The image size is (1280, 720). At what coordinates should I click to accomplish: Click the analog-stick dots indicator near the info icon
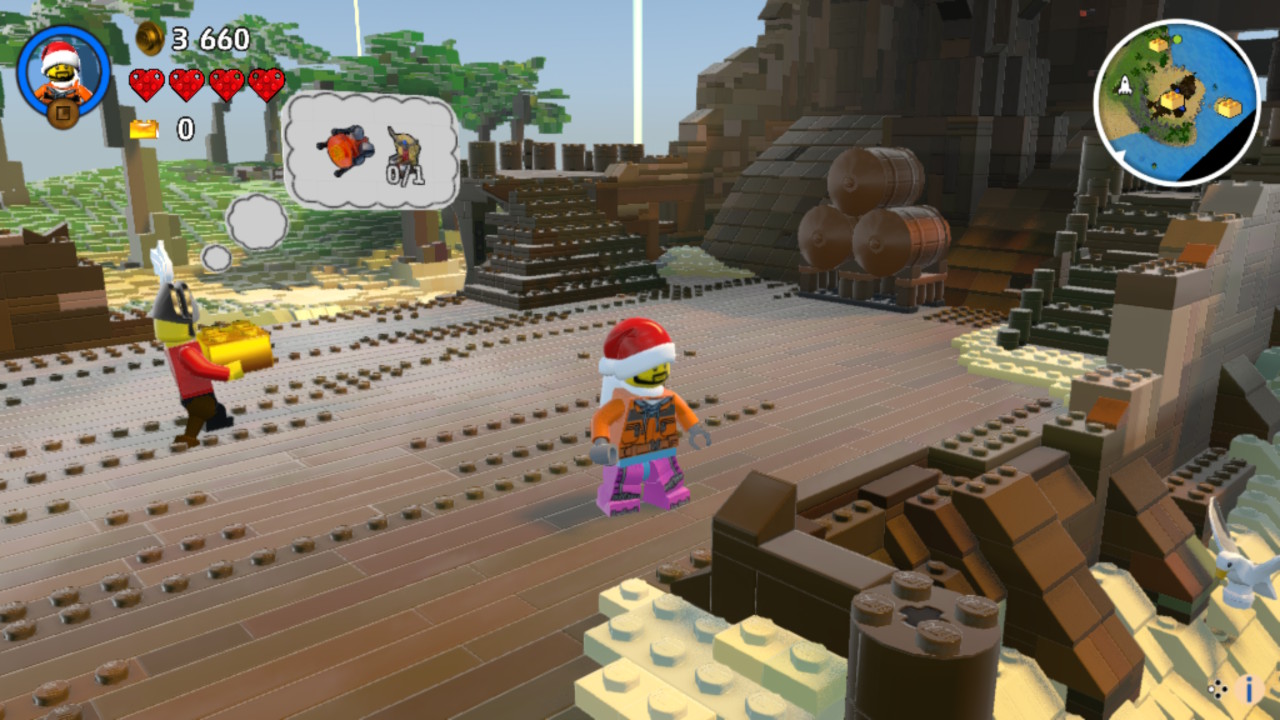[1219, 690]
